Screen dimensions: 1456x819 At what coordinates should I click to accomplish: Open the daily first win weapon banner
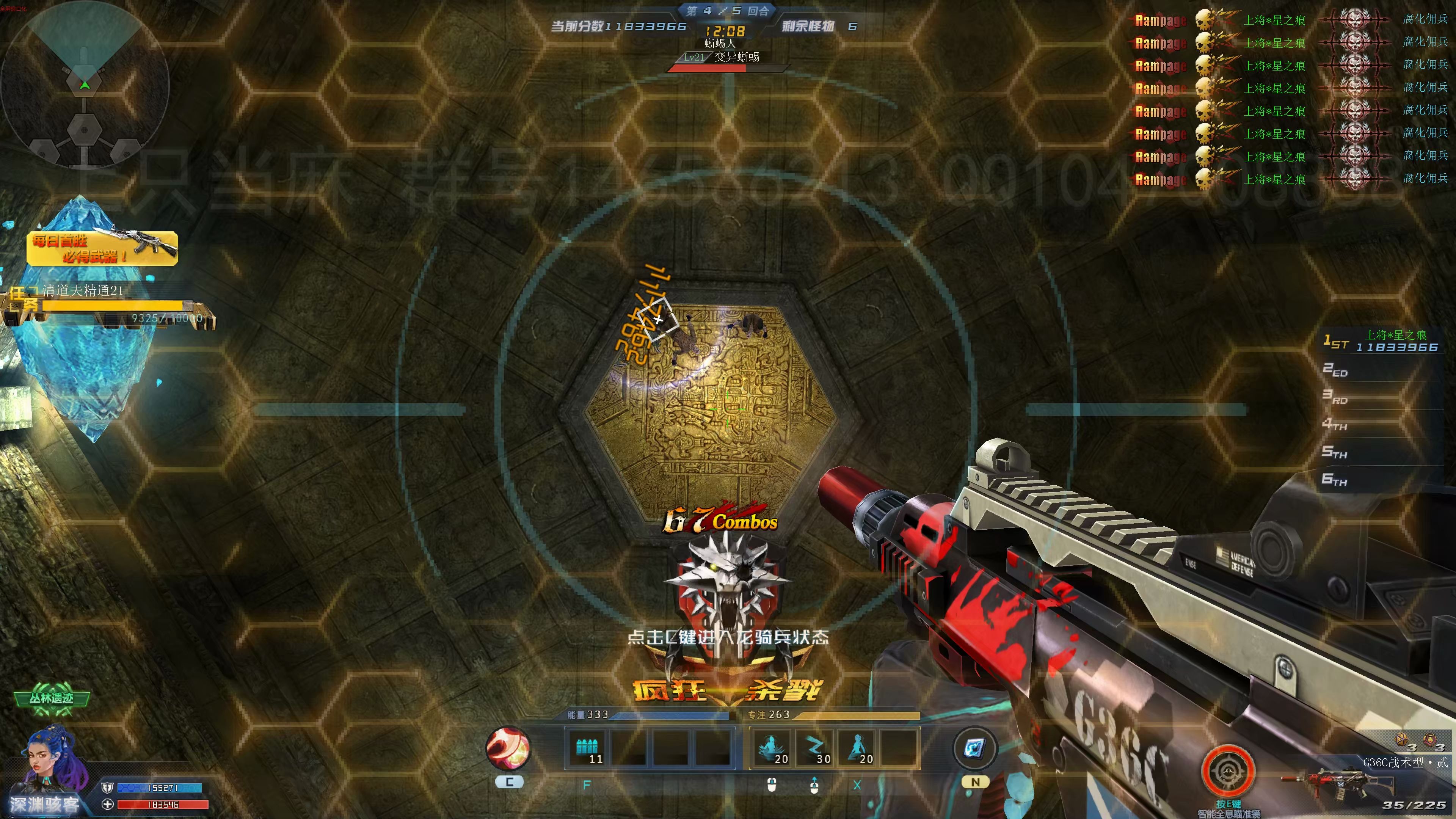102,248
